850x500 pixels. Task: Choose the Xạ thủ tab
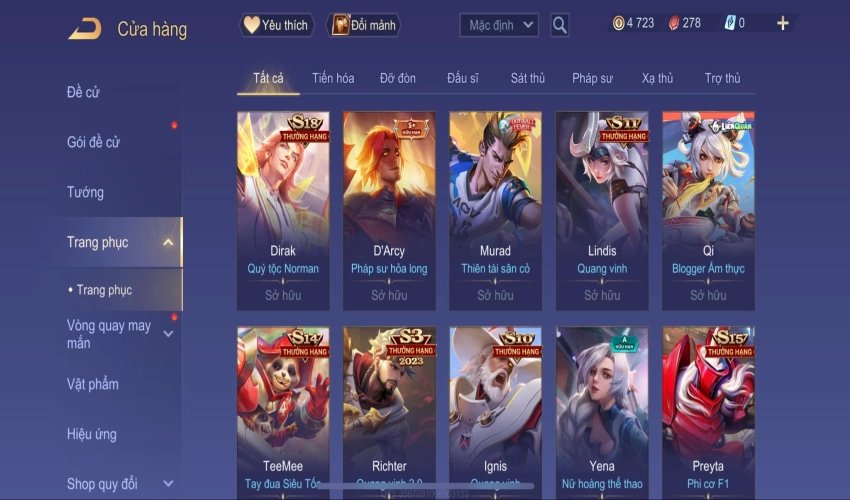tap(657, 78)
